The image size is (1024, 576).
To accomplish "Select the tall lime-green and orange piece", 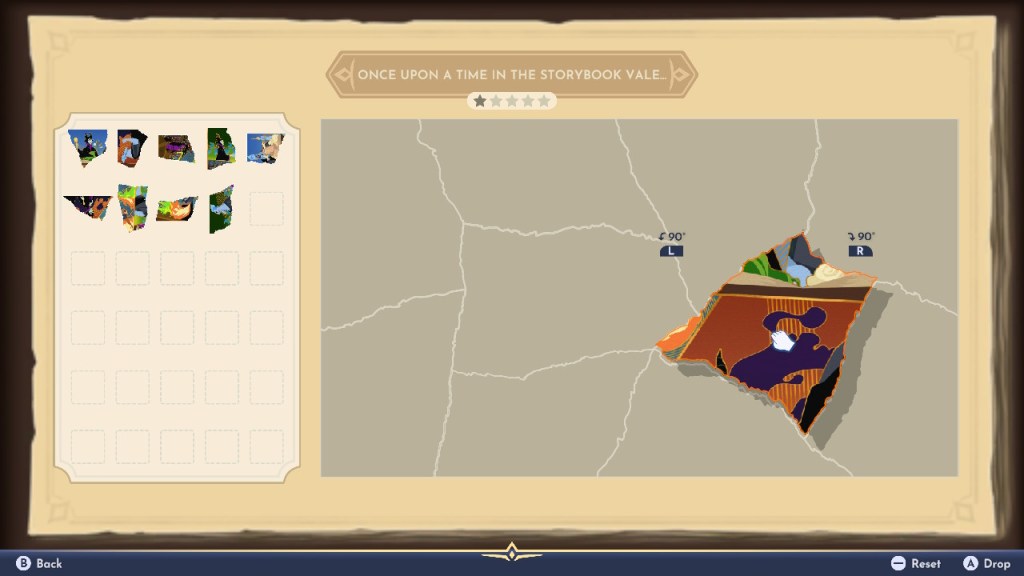I will click(x=131, y=207).
